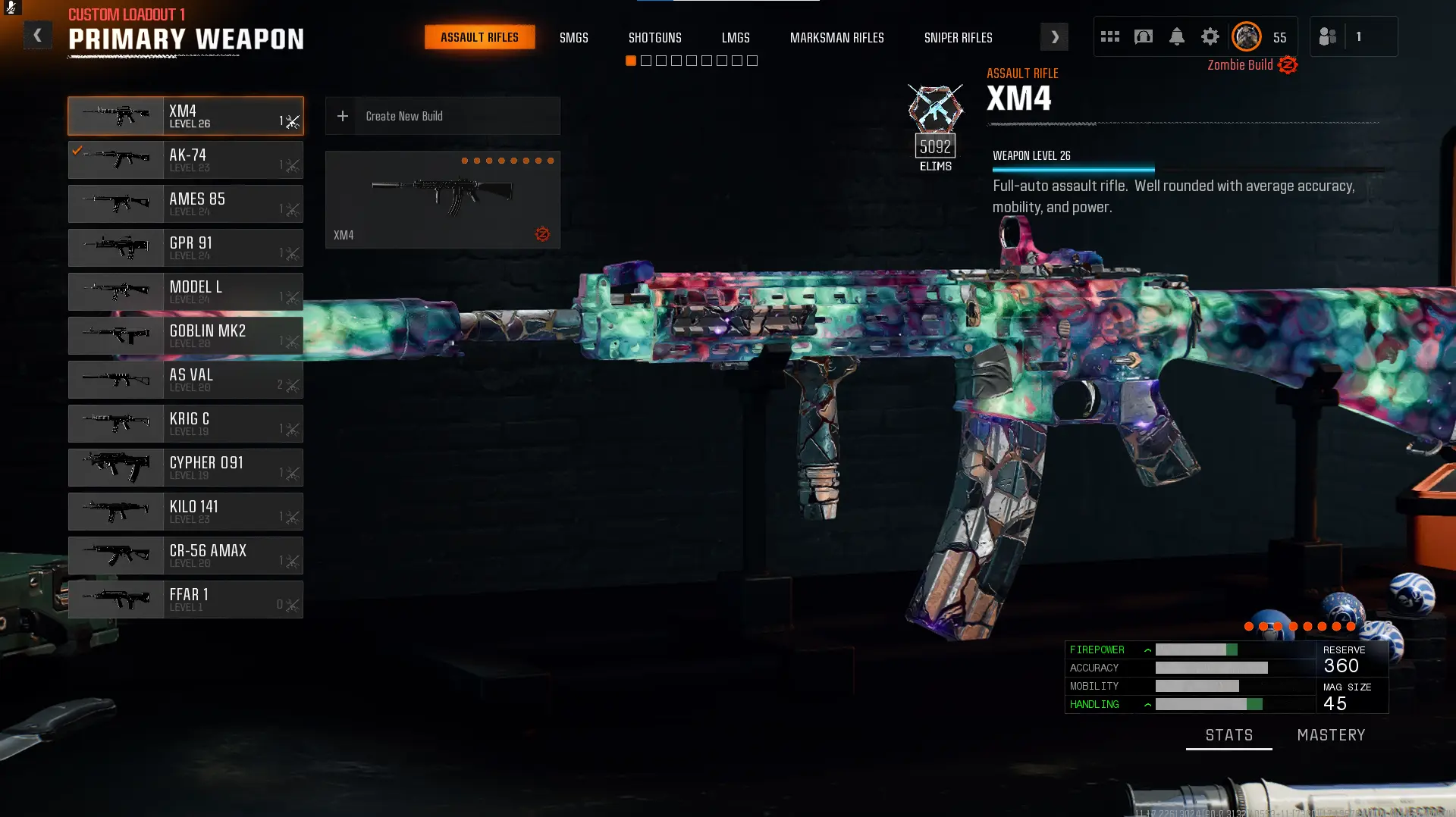Switch to the Mastery tab
1456x817 pixels.
[1331, 735]
